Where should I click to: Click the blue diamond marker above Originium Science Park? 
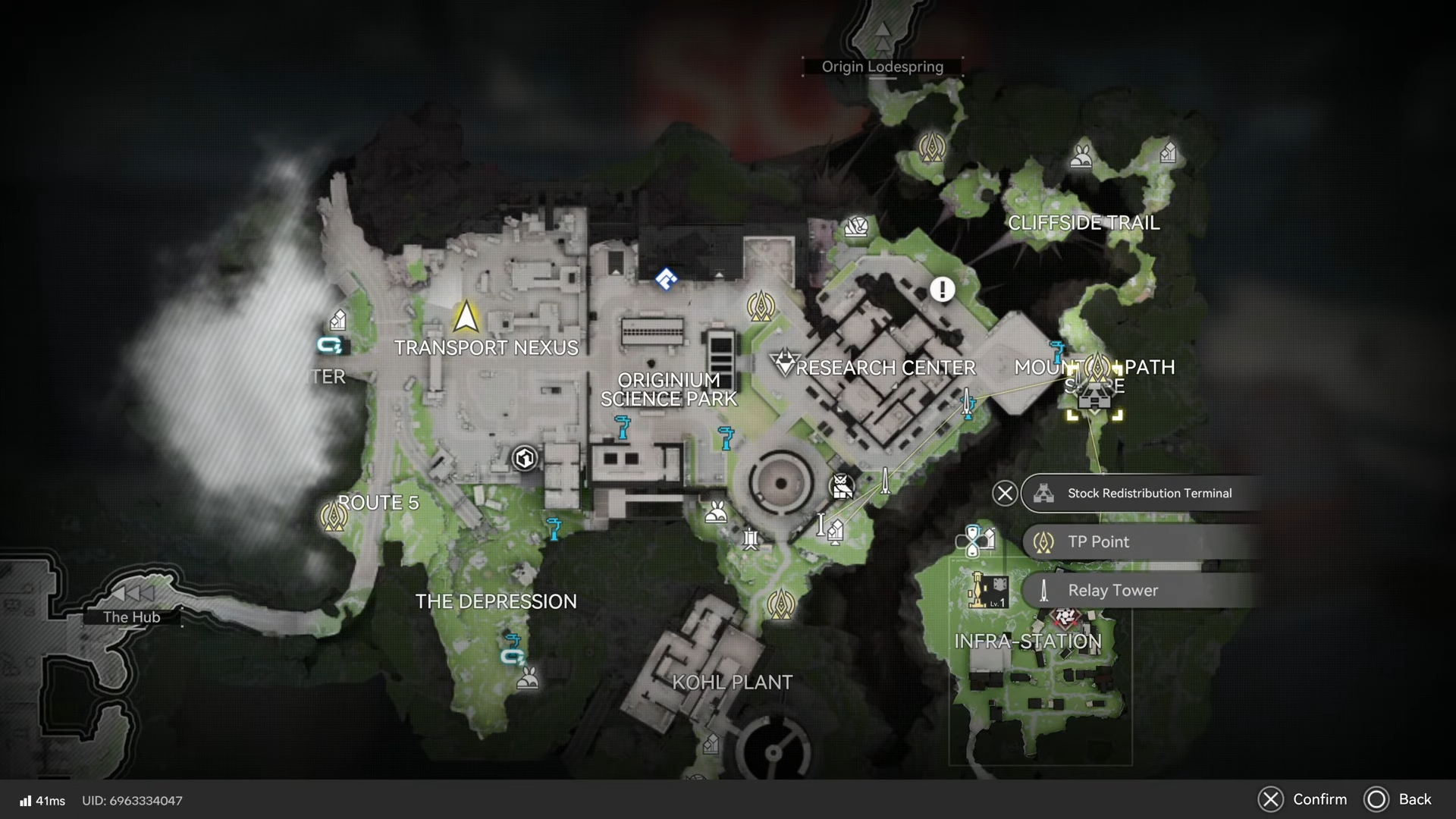[x=666, y=279]
